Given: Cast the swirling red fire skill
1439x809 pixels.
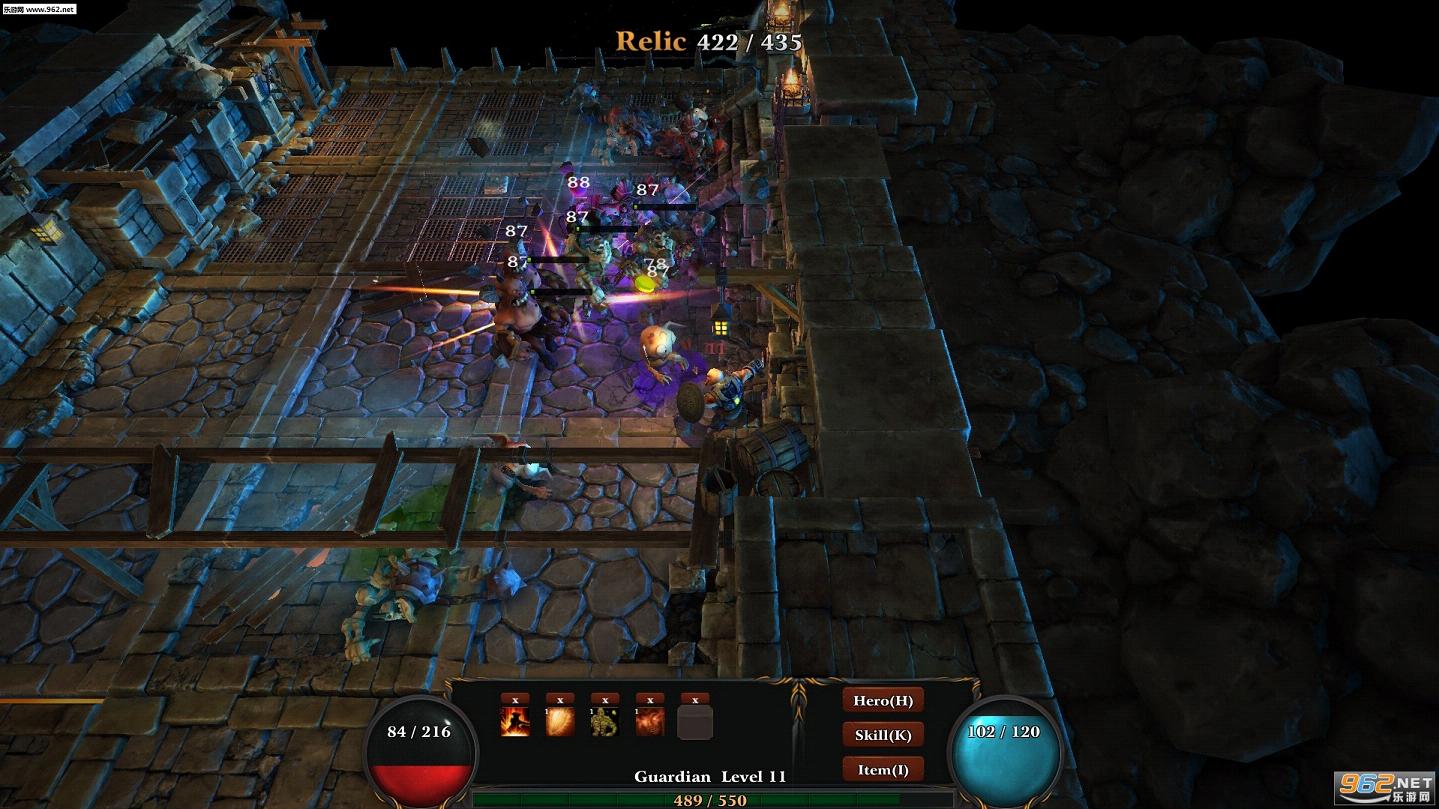Looking at the screenshot, I should pyautogui.click(x=650, y=722).
